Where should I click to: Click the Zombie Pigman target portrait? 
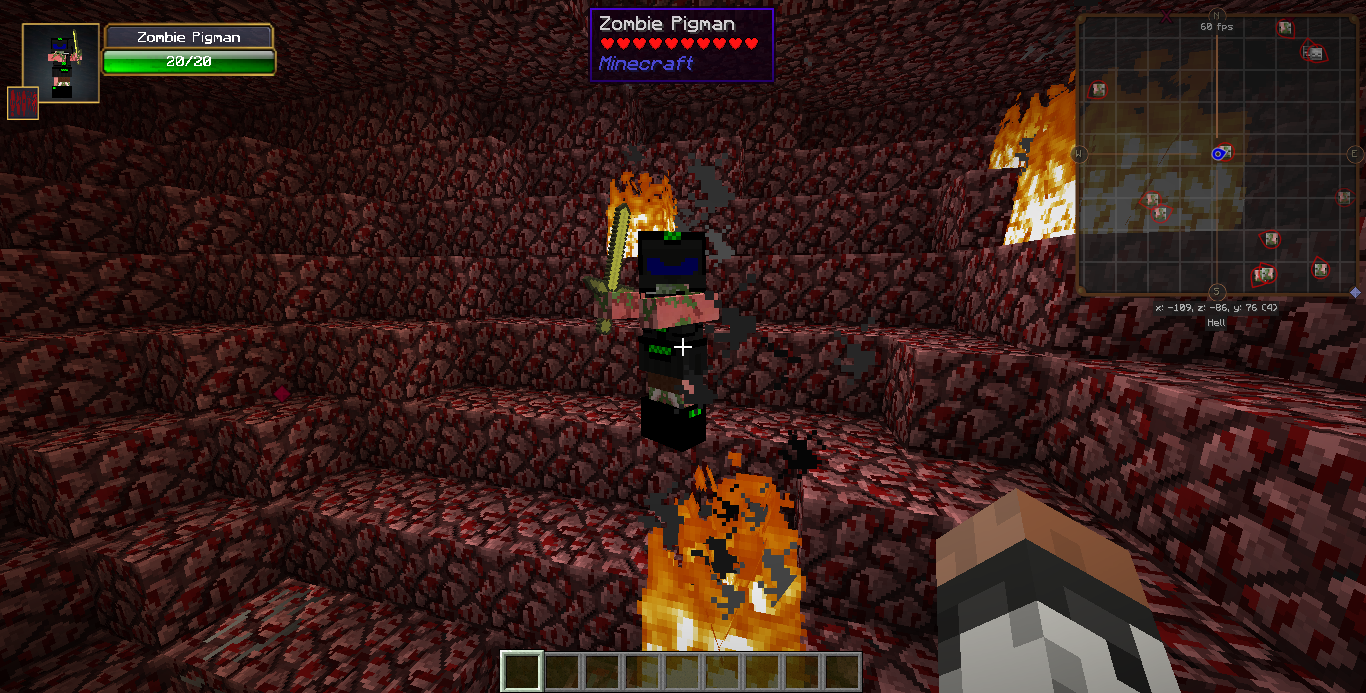(60, 63)
